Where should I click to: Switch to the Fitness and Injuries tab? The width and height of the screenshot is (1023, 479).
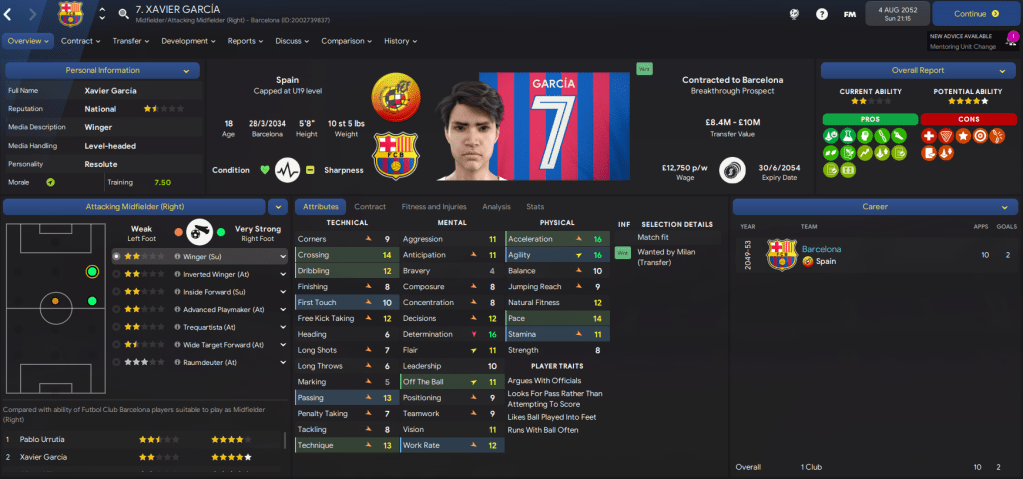(x=433, y=206)
